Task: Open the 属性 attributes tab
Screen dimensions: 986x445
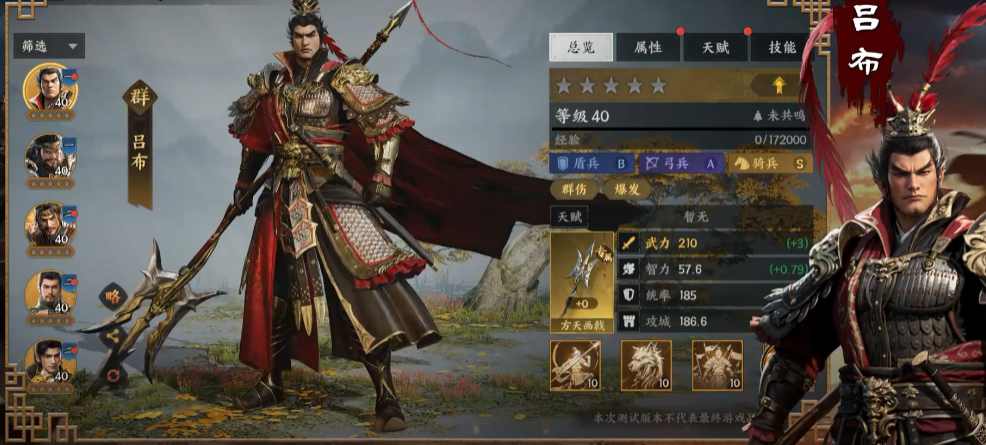Action: [x=646, y=47]
